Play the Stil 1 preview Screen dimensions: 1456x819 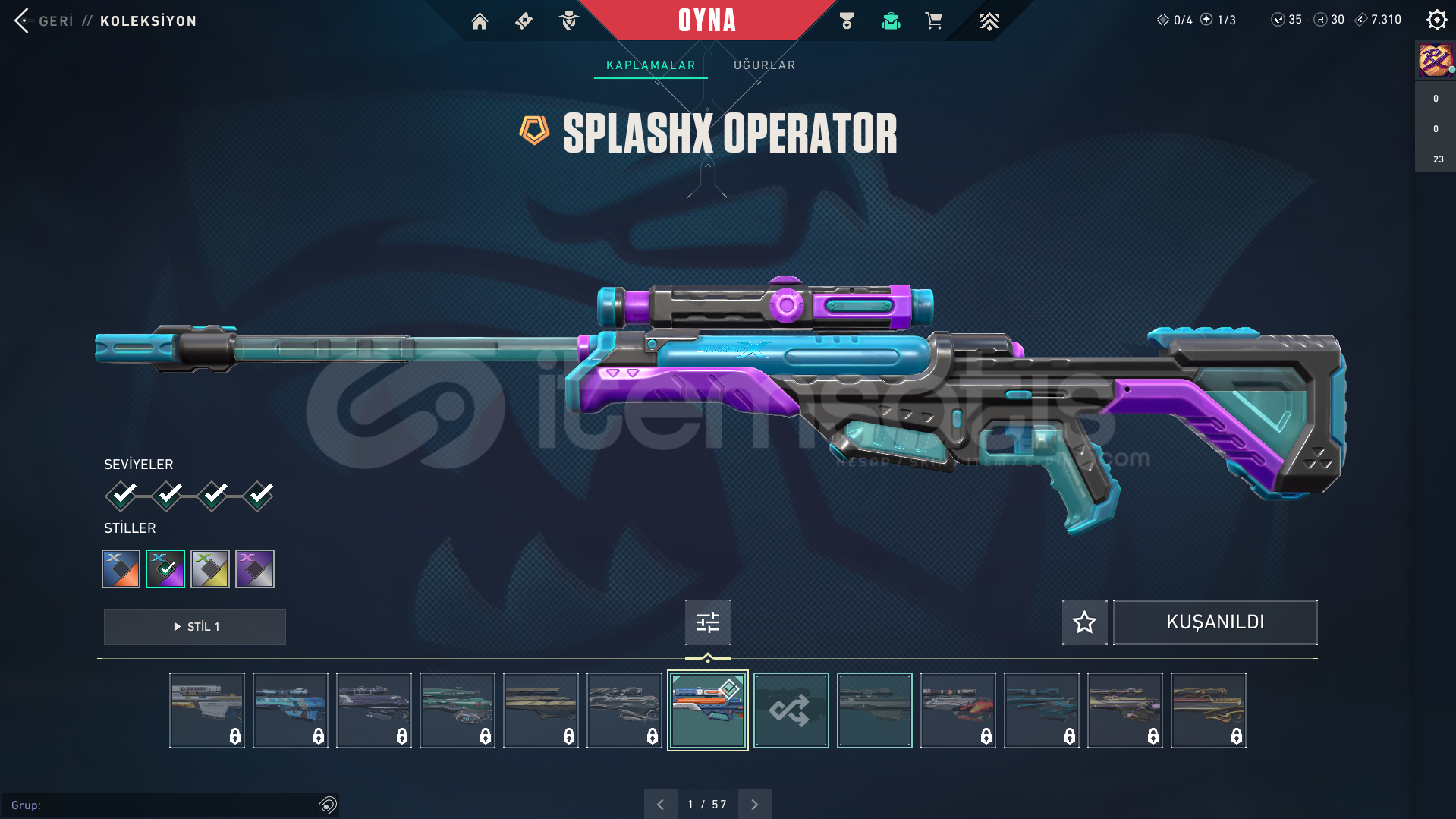(x=195, y=627)
